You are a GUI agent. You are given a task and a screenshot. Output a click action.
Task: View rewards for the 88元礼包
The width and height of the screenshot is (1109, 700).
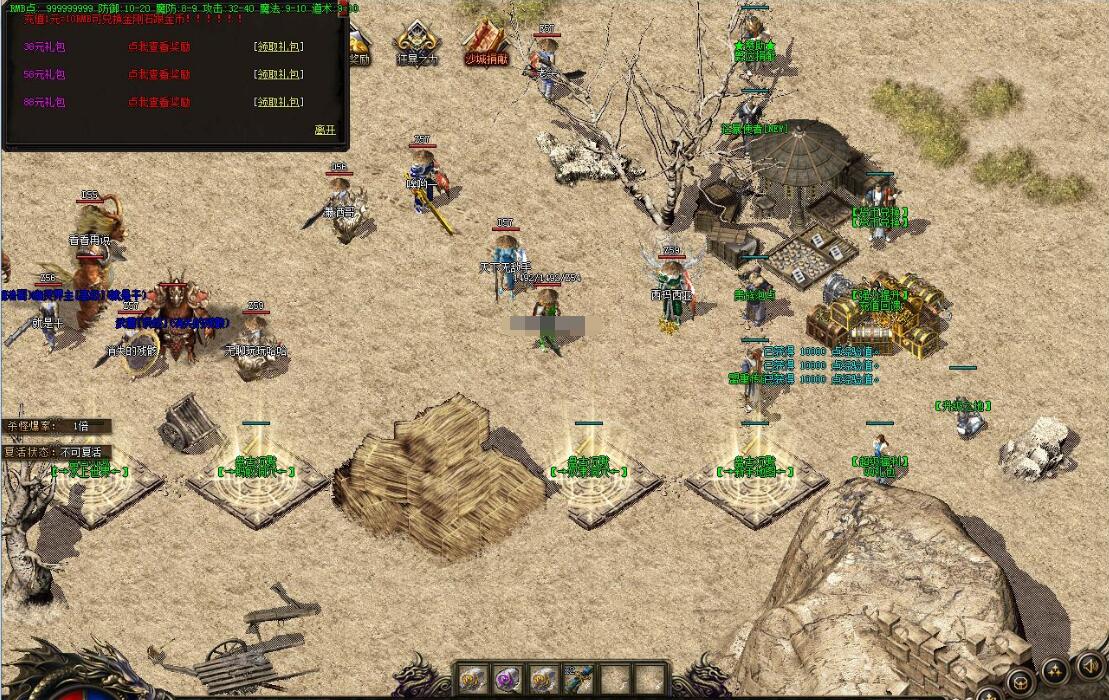click(159, 102)
